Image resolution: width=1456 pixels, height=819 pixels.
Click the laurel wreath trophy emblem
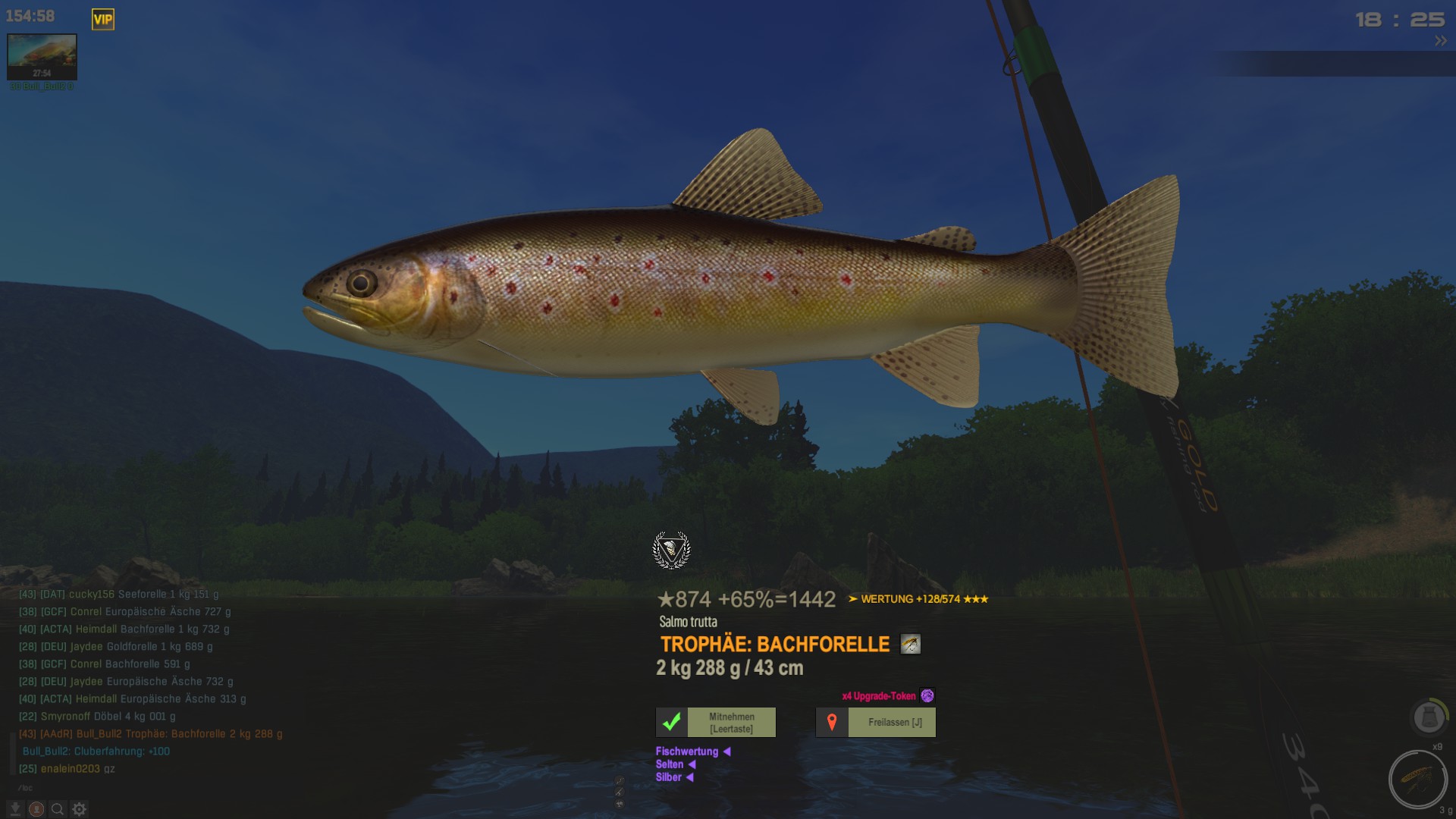[x=671, y=551]
